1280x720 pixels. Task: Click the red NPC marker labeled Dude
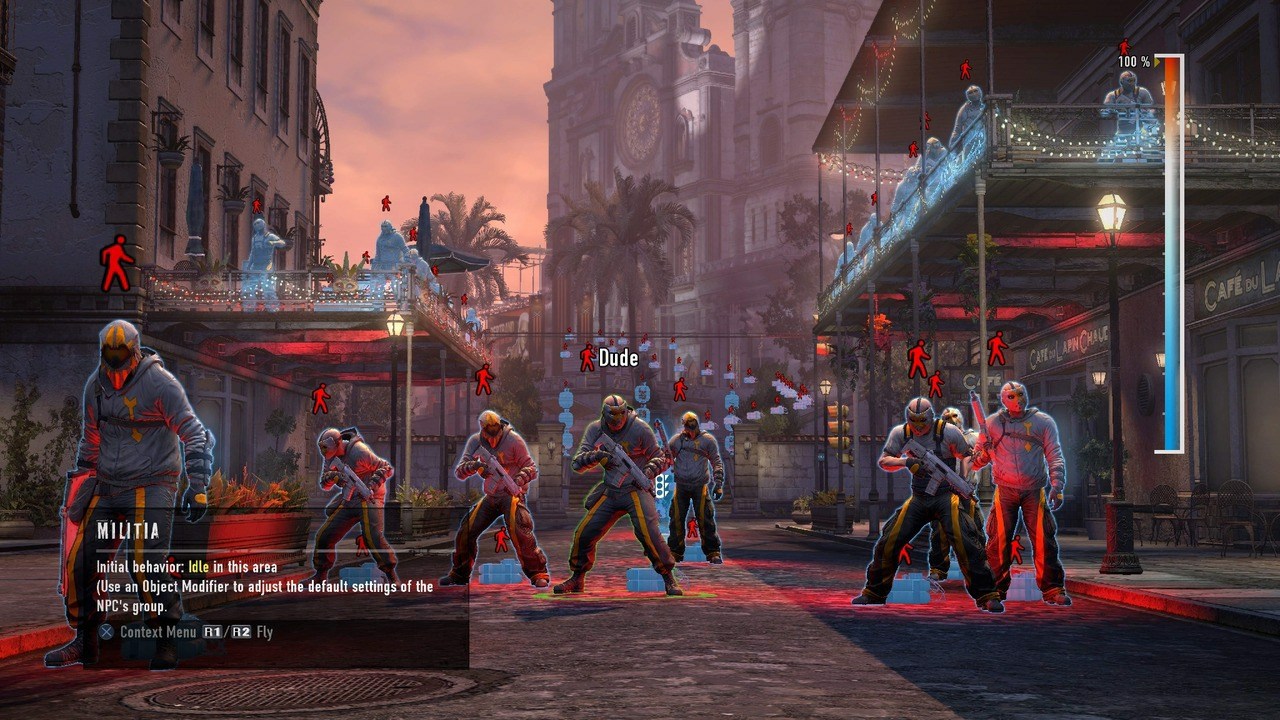587,357
